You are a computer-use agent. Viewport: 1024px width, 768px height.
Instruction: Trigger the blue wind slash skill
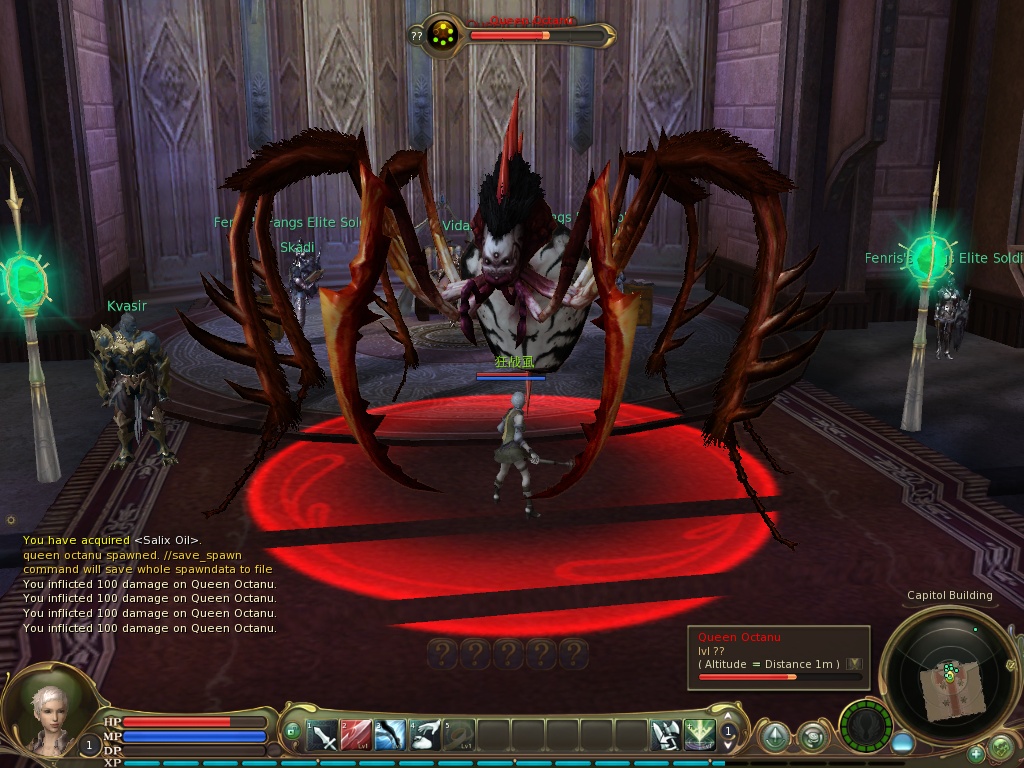point(391,737)
